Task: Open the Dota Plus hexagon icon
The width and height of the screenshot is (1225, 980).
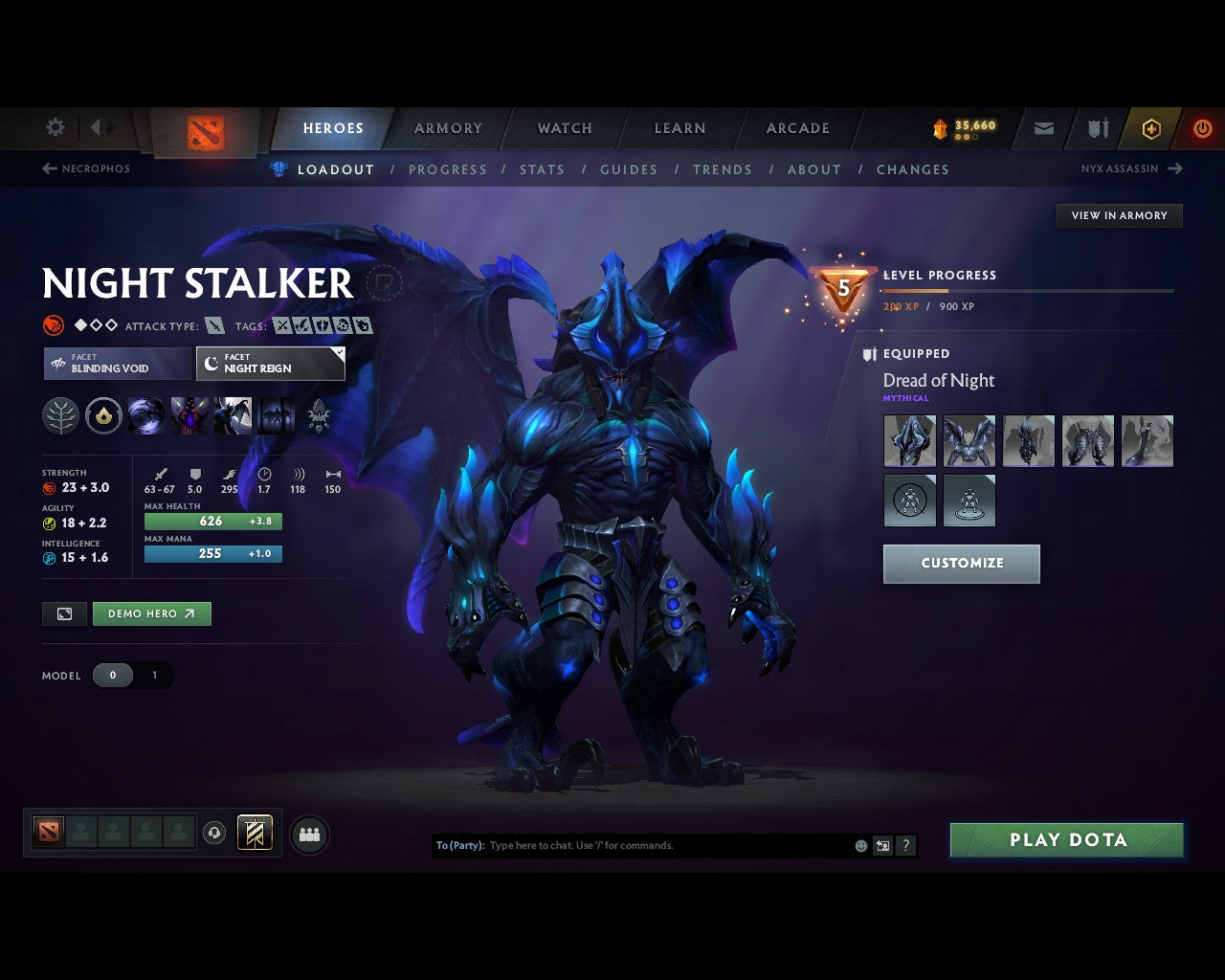Action: [1151, 128]
